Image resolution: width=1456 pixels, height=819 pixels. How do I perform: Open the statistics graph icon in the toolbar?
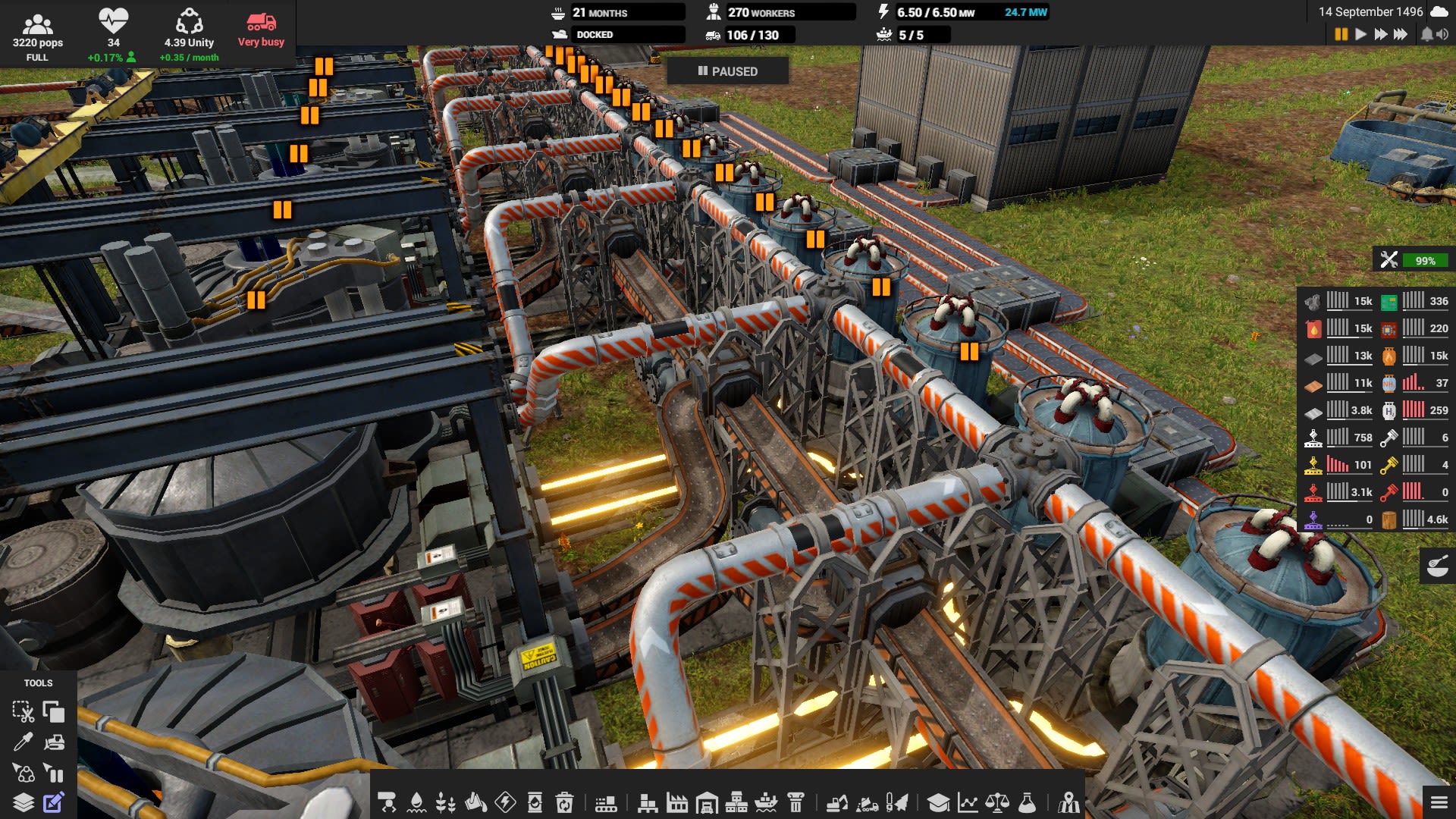point(968,802)
